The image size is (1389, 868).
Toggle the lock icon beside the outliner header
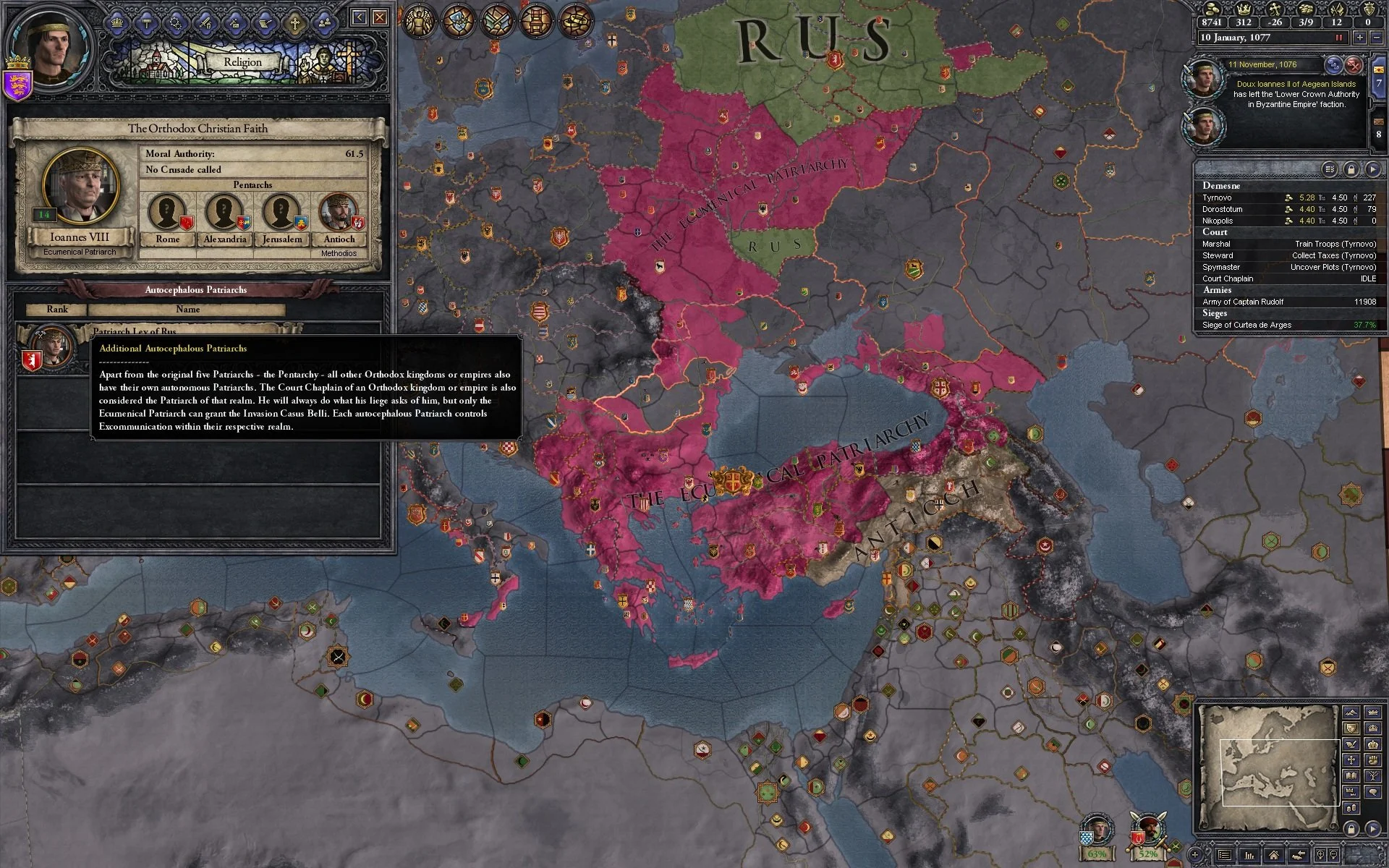click(1351, 169)
